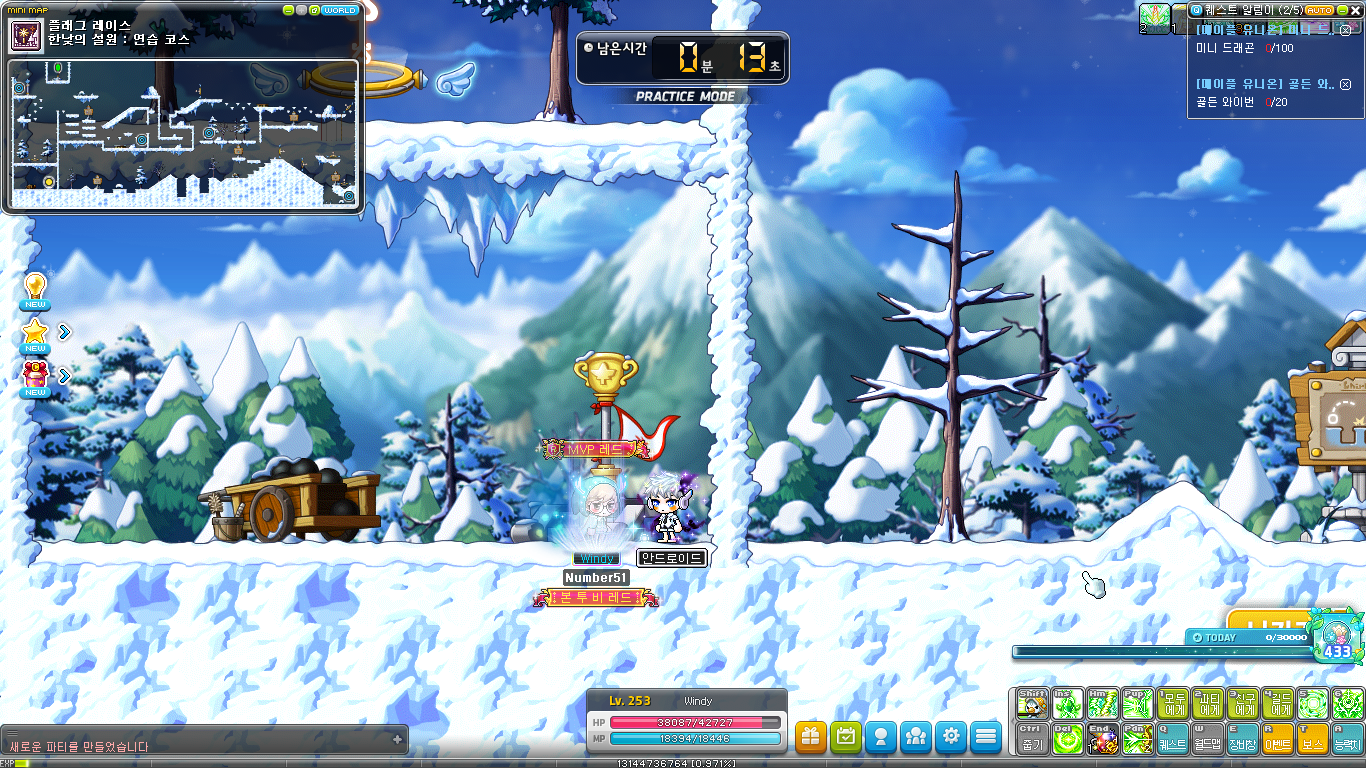Click the green calendar event icon

click(x=845, y=737)
